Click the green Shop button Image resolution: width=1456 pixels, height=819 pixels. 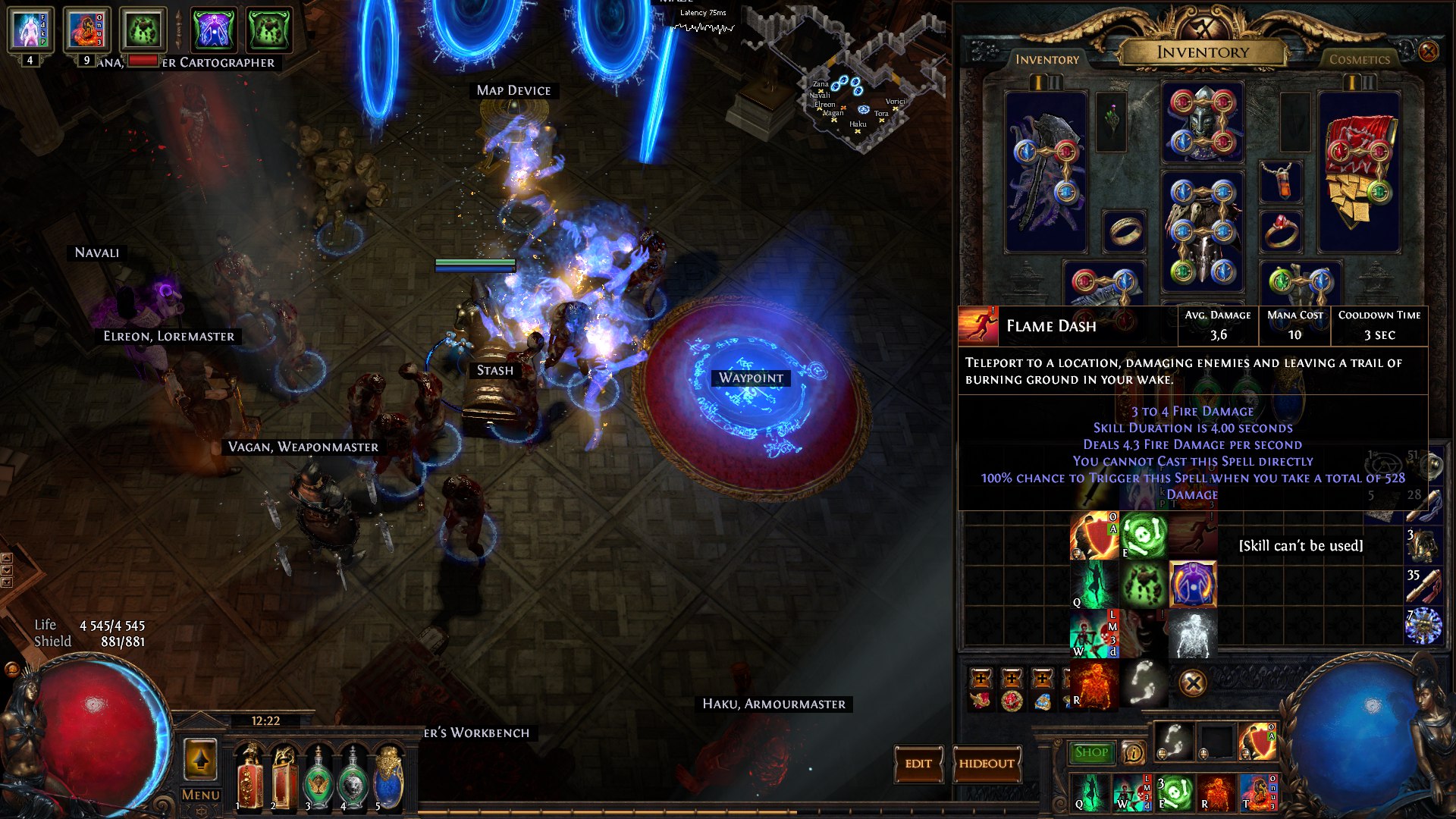click(x=1091, y=752)
